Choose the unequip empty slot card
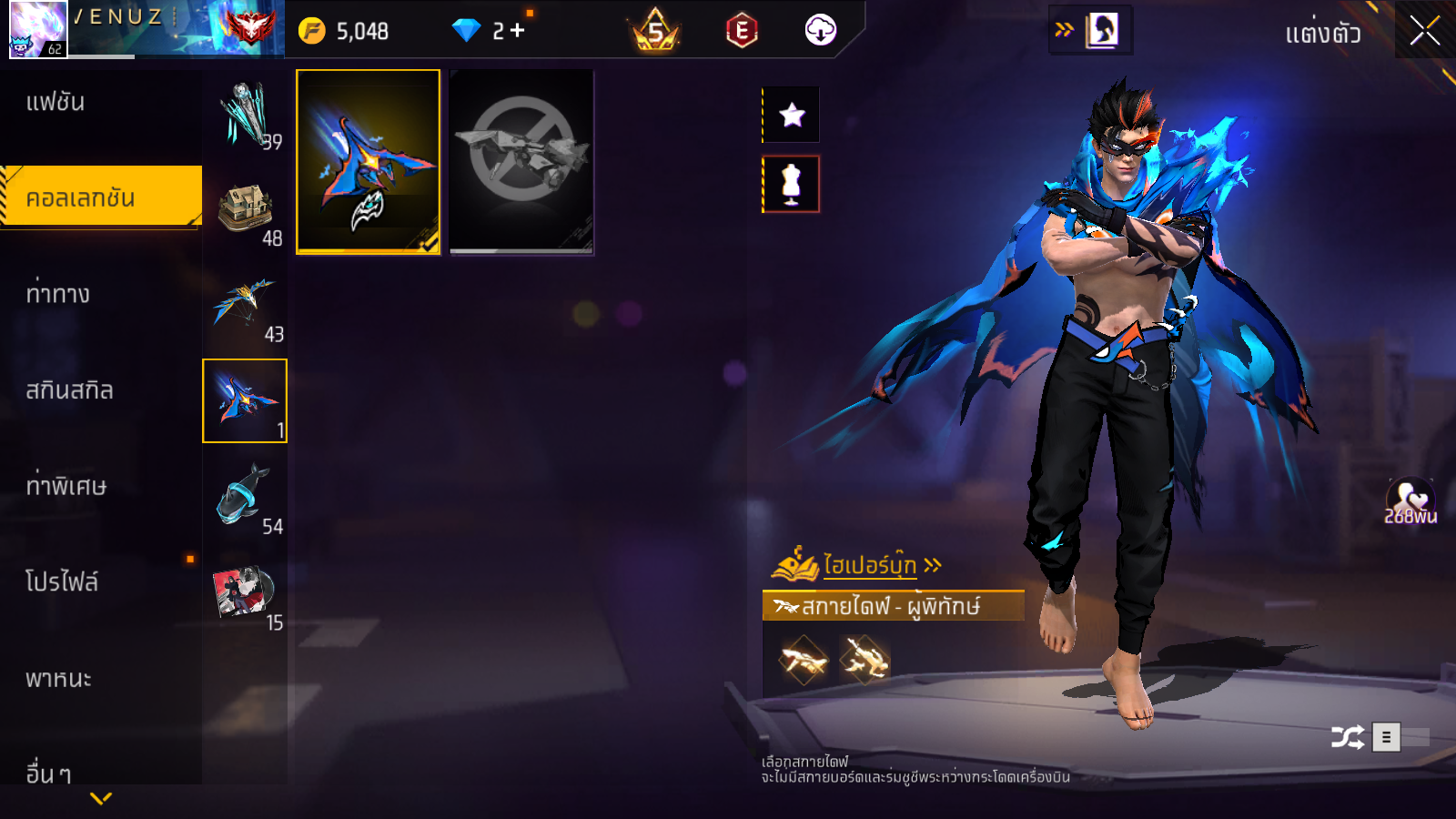This screenshot has height=819, width=1456. [521, 161]
